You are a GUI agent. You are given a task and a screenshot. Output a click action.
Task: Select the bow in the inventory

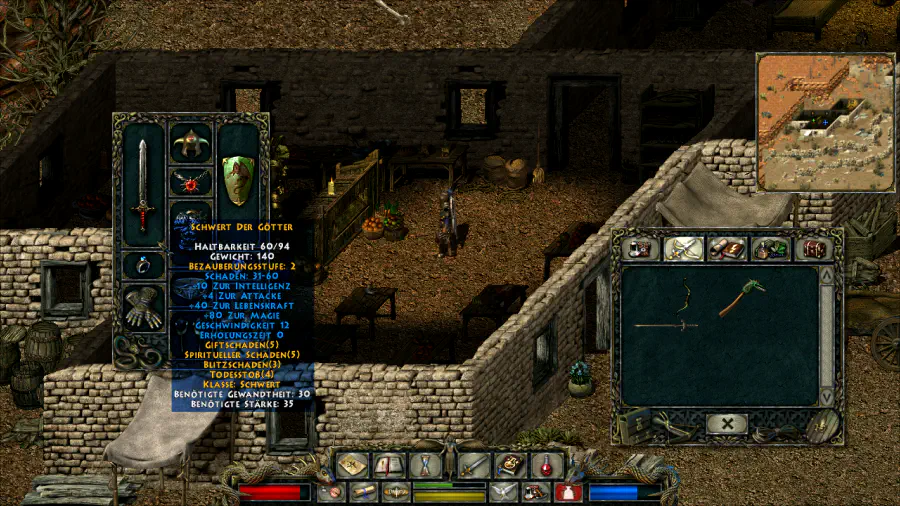click(687, 297)
